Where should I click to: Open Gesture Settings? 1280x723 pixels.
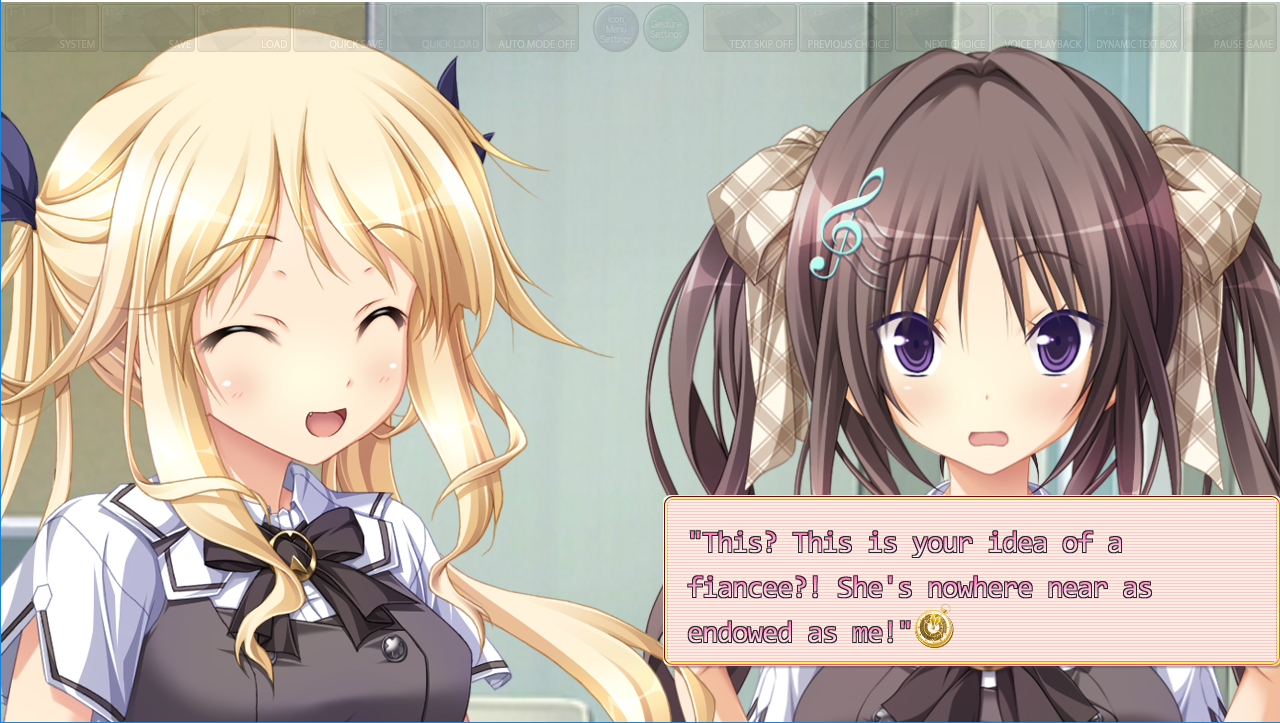coord(666,28)
